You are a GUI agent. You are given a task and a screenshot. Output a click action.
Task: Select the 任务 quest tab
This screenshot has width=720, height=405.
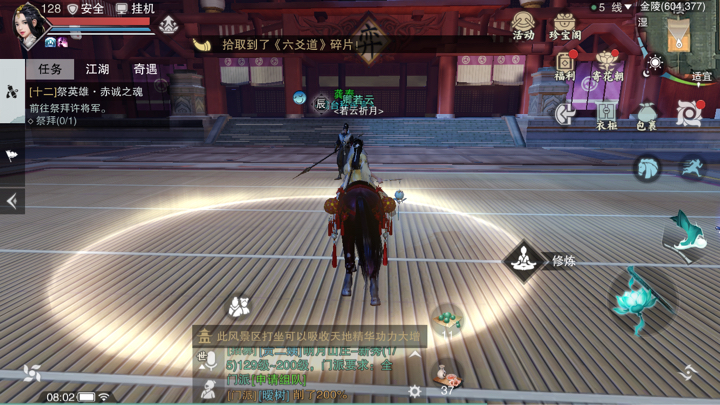click(x=50, y=69)
